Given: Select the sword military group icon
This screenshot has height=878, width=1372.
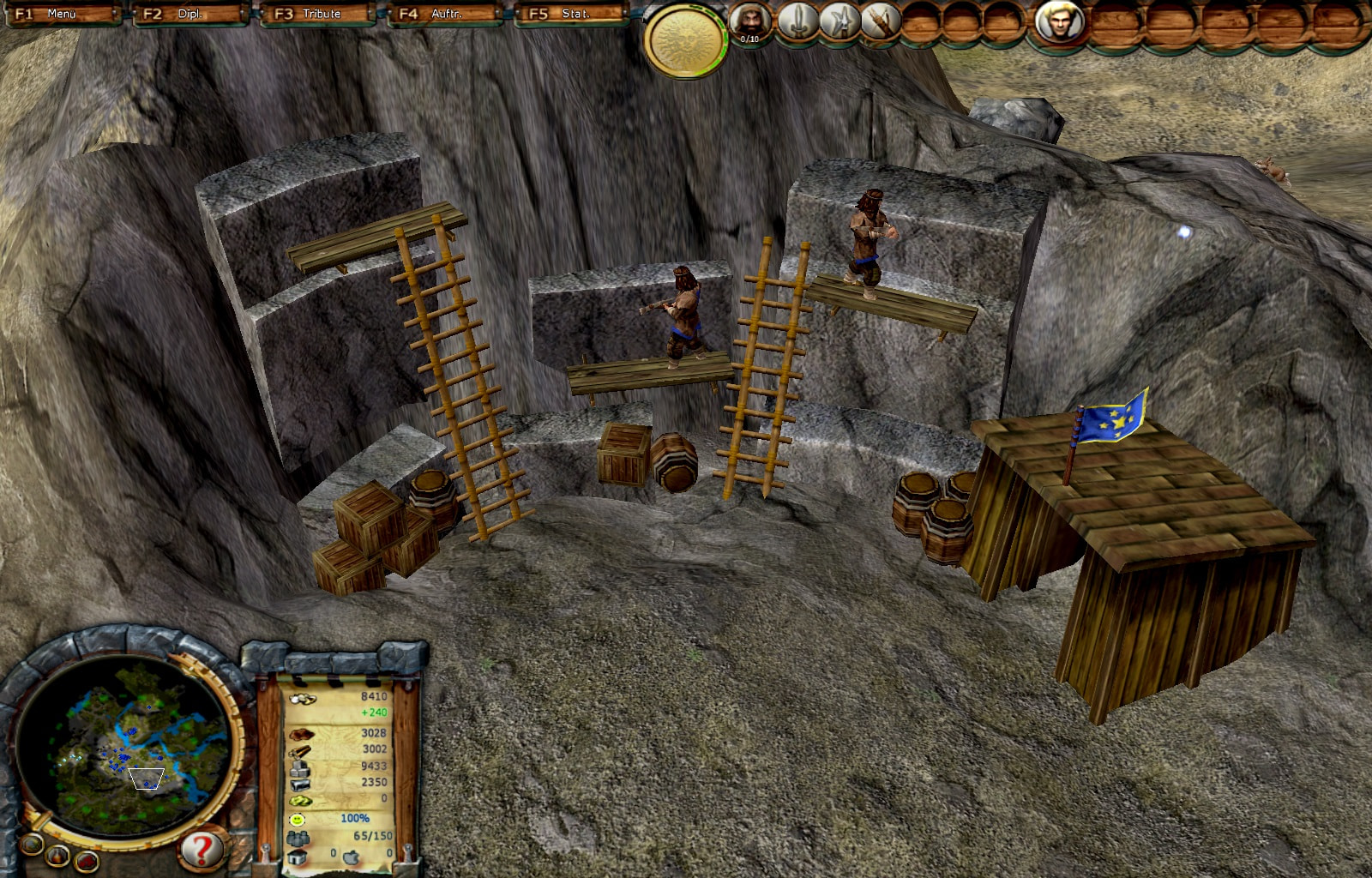Looking at the screenshot, I should pos(797,21).
